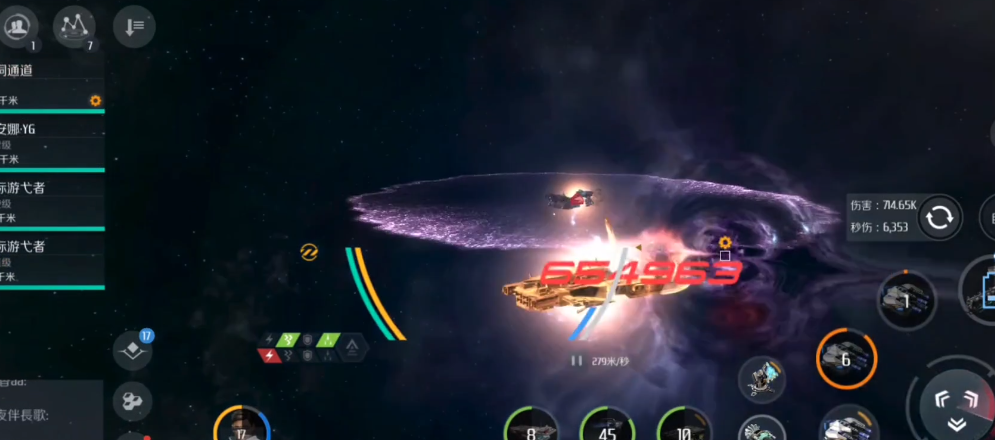Screen dimensions: 995x440
Task: Open the pilot portrait numbered 17
Action: (241, 427)
